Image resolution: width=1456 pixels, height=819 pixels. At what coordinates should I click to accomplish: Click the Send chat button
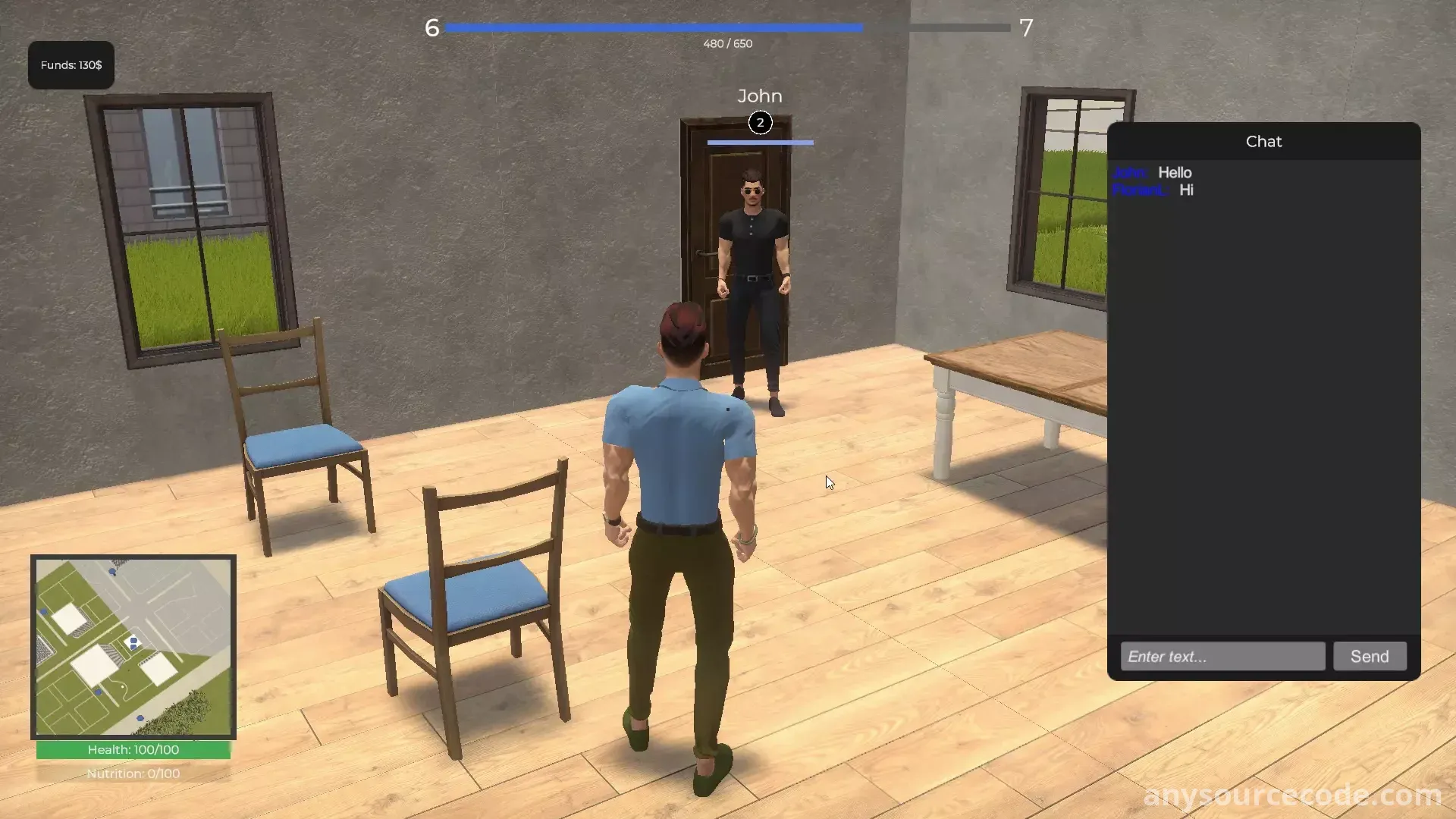1369,656
